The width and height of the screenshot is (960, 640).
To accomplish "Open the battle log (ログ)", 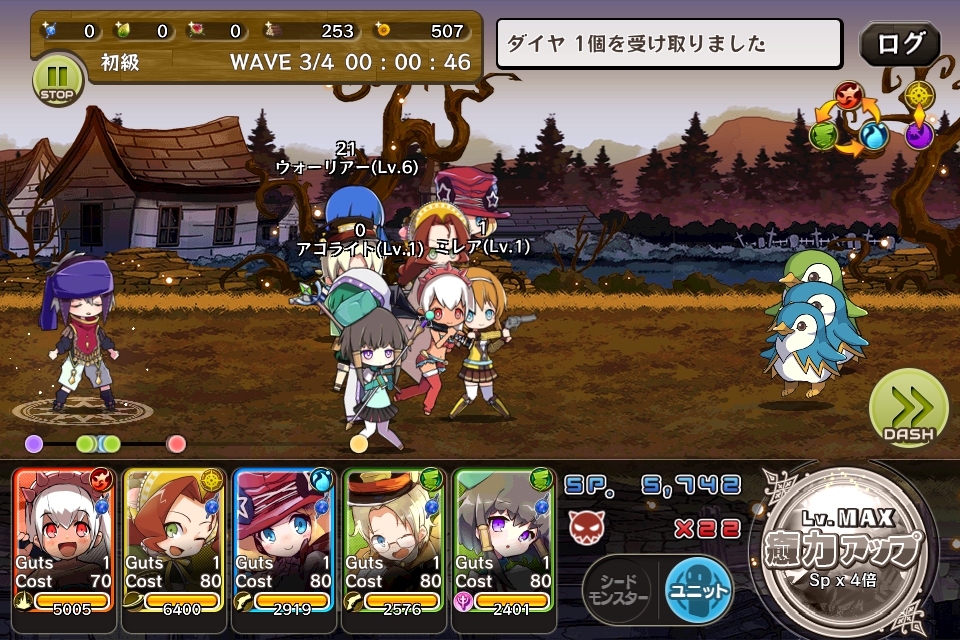I will pos(899,44).
